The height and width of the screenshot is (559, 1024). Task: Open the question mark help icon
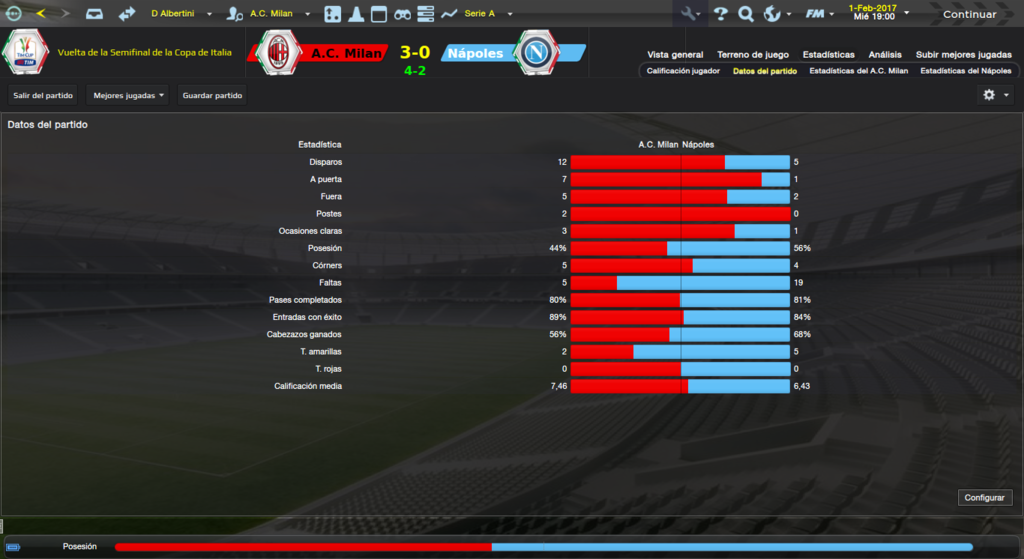(x=720, y=14)
